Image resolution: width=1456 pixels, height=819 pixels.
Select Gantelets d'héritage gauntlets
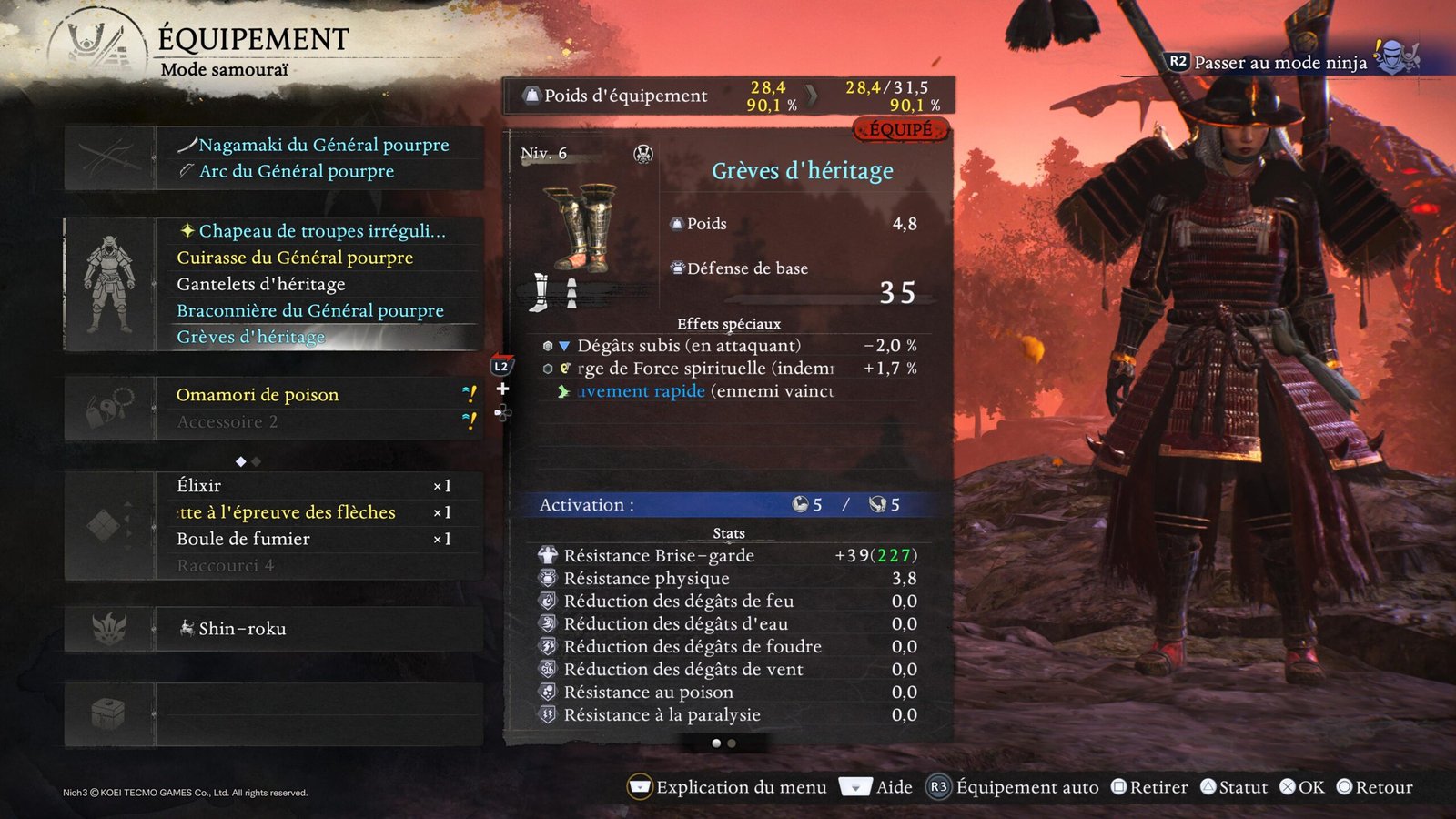pyautogui.click(x=261, y=284)
